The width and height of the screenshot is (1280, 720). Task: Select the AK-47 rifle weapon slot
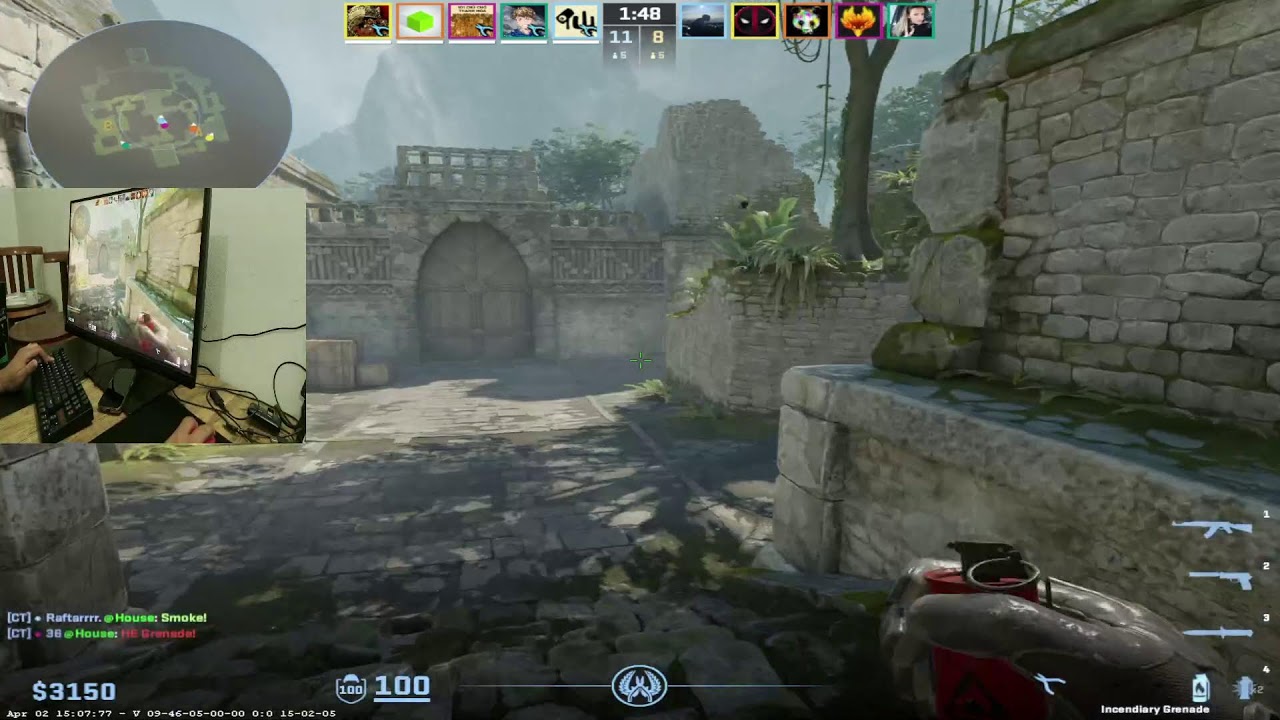(x=1216, y=527)
